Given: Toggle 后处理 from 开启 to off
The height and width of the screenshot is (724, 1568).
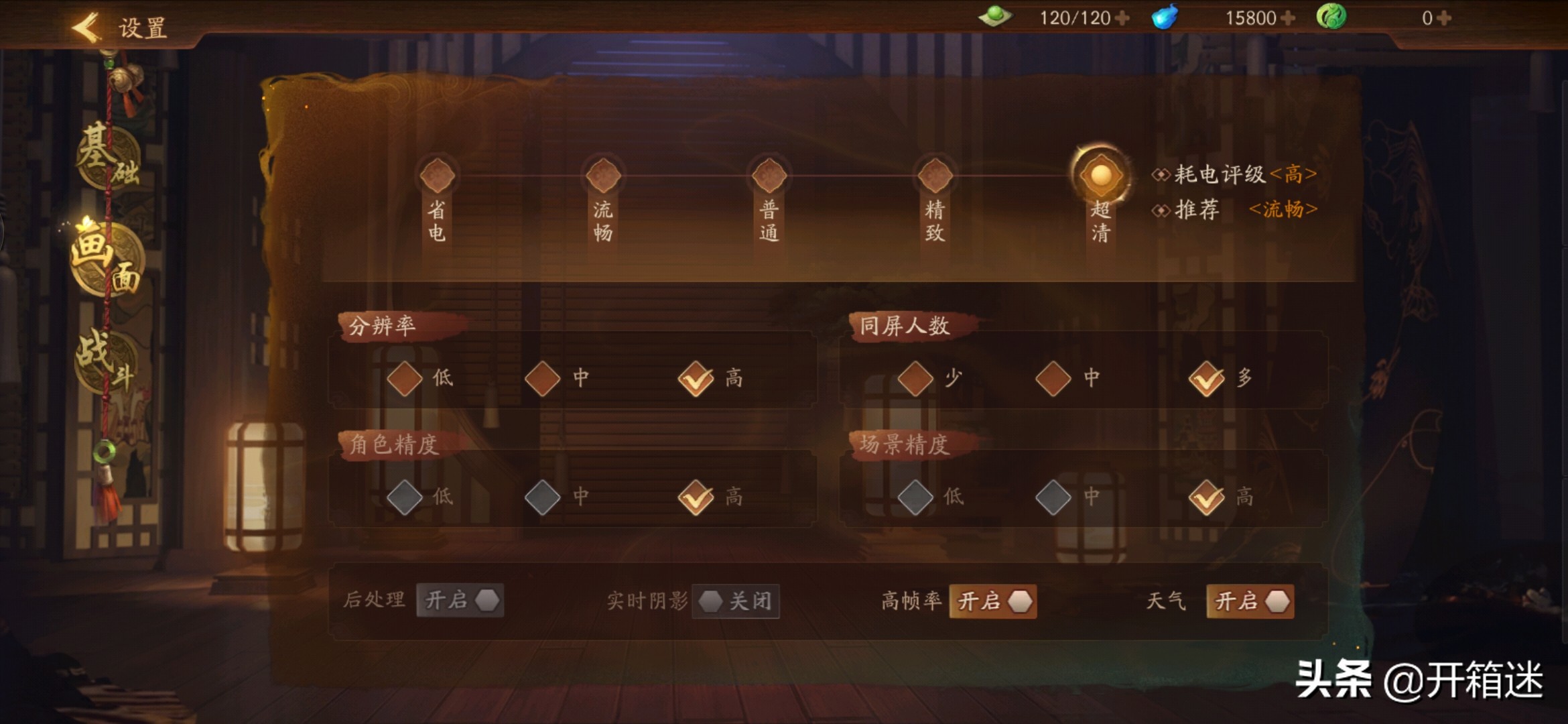Looking at the screenshot, I should [460, 601].
